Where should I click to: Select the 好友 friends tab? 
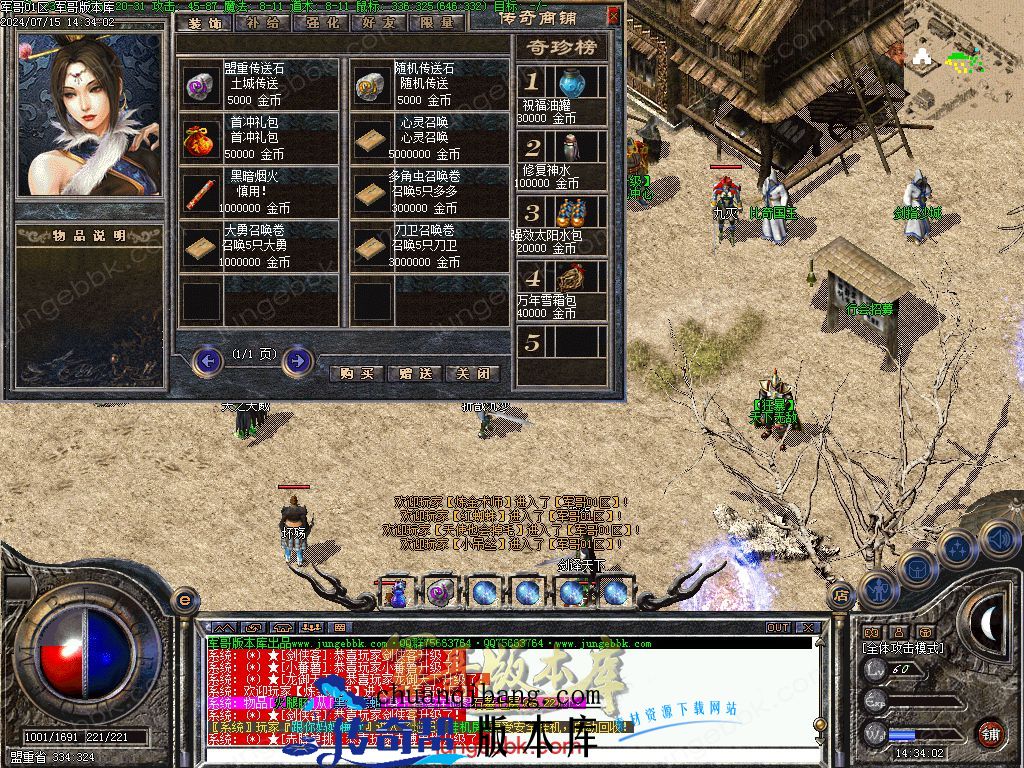pos(379,22)
